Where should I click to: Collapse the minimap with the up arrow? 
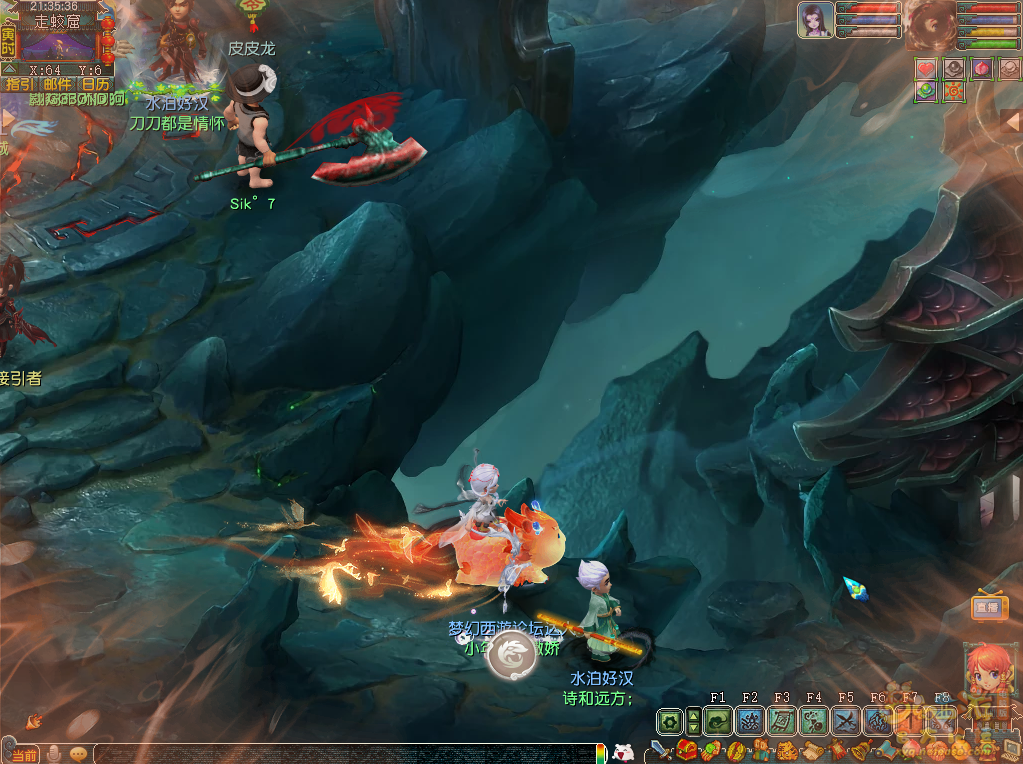pos(8,70)
